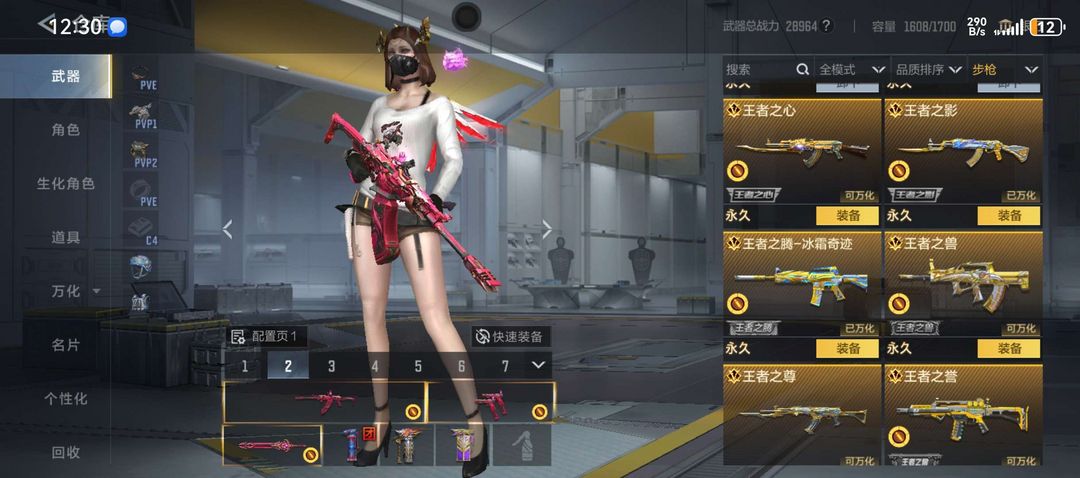Click the 快速装备 quick equip button
1080x478 pixels.
510,337
